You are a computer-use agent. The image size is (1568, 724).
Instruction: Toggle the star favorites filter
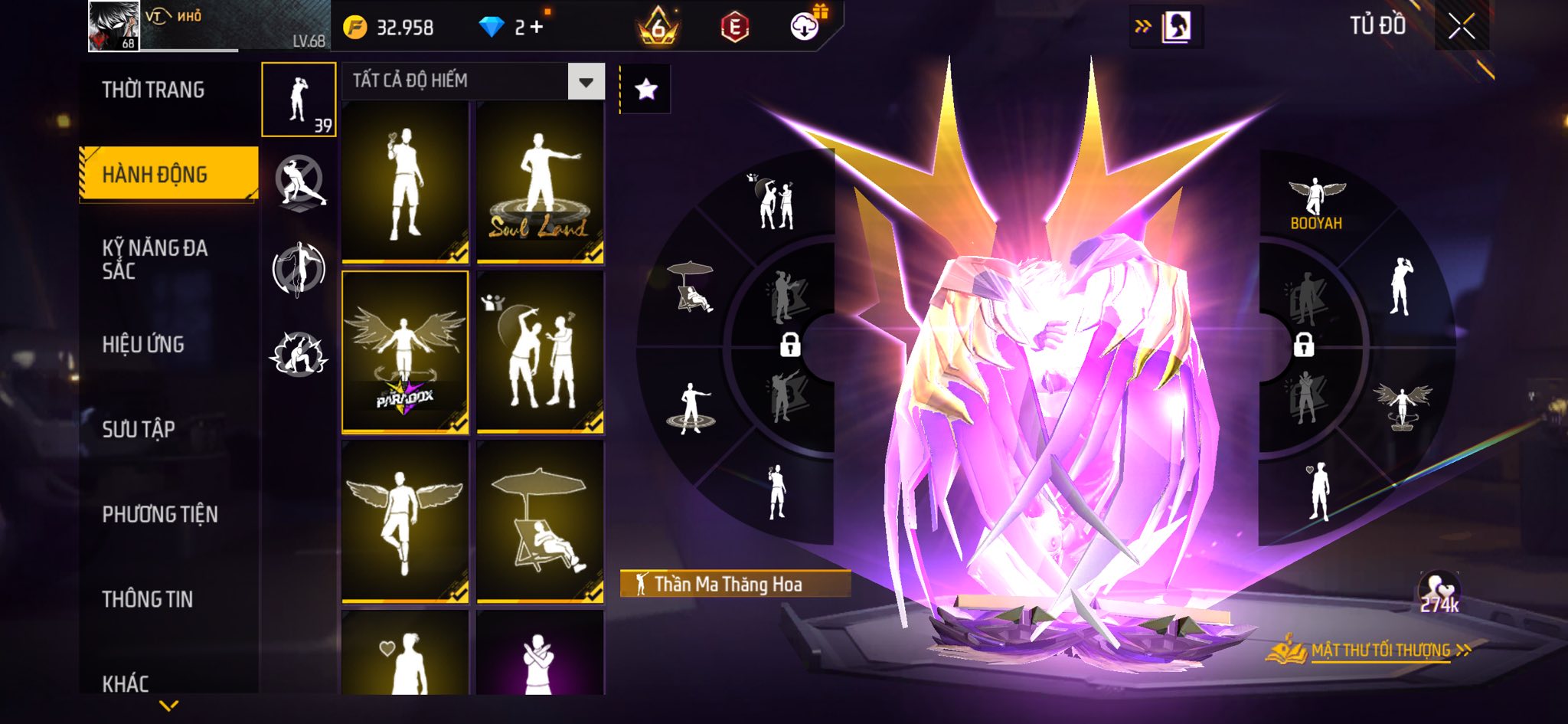pyautogui.click(x=645, y=90)
